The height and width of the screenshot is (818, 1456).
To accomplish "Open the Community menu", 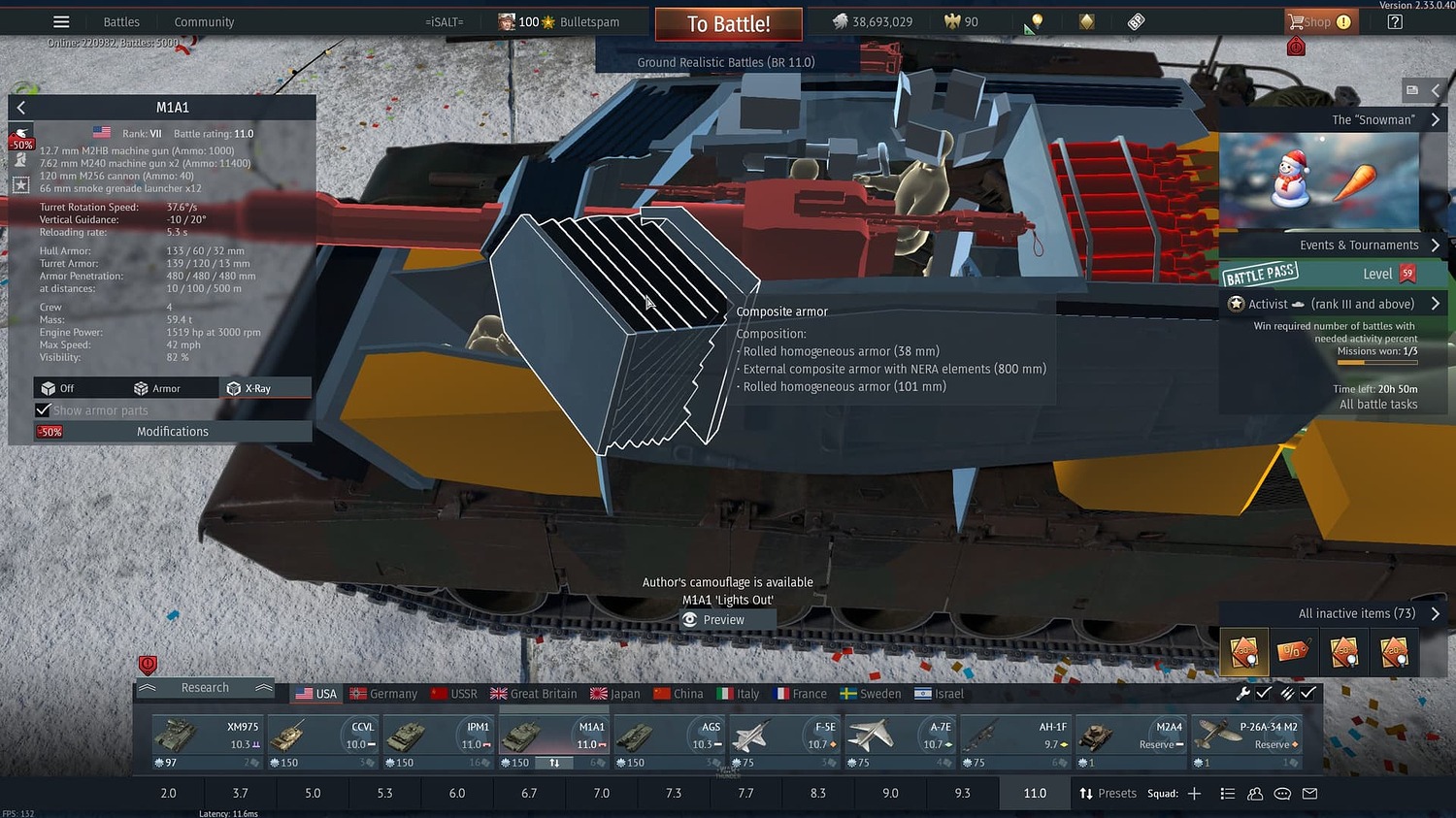I will tap(203, 21).
